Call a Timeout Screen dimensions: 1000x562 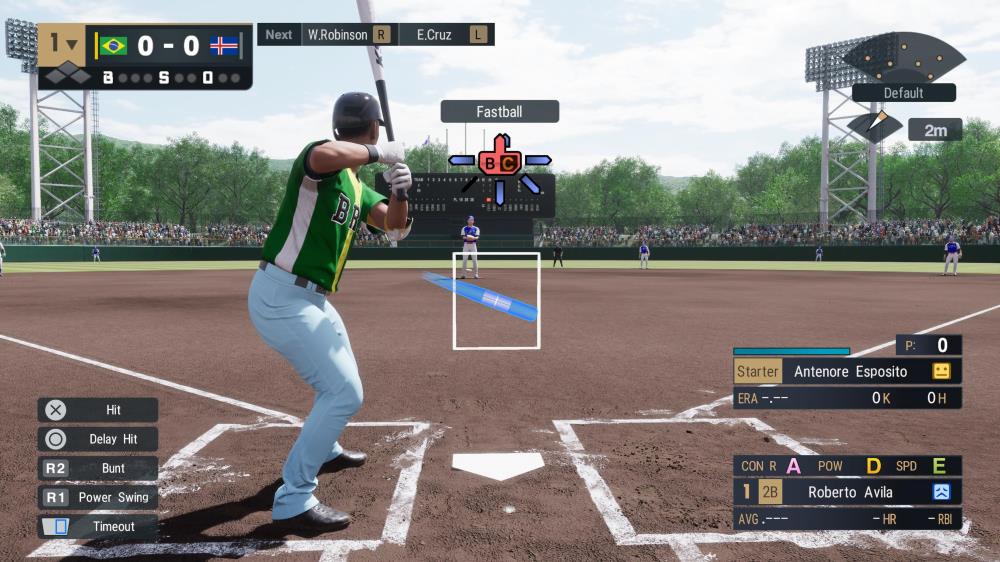point(98,527)
